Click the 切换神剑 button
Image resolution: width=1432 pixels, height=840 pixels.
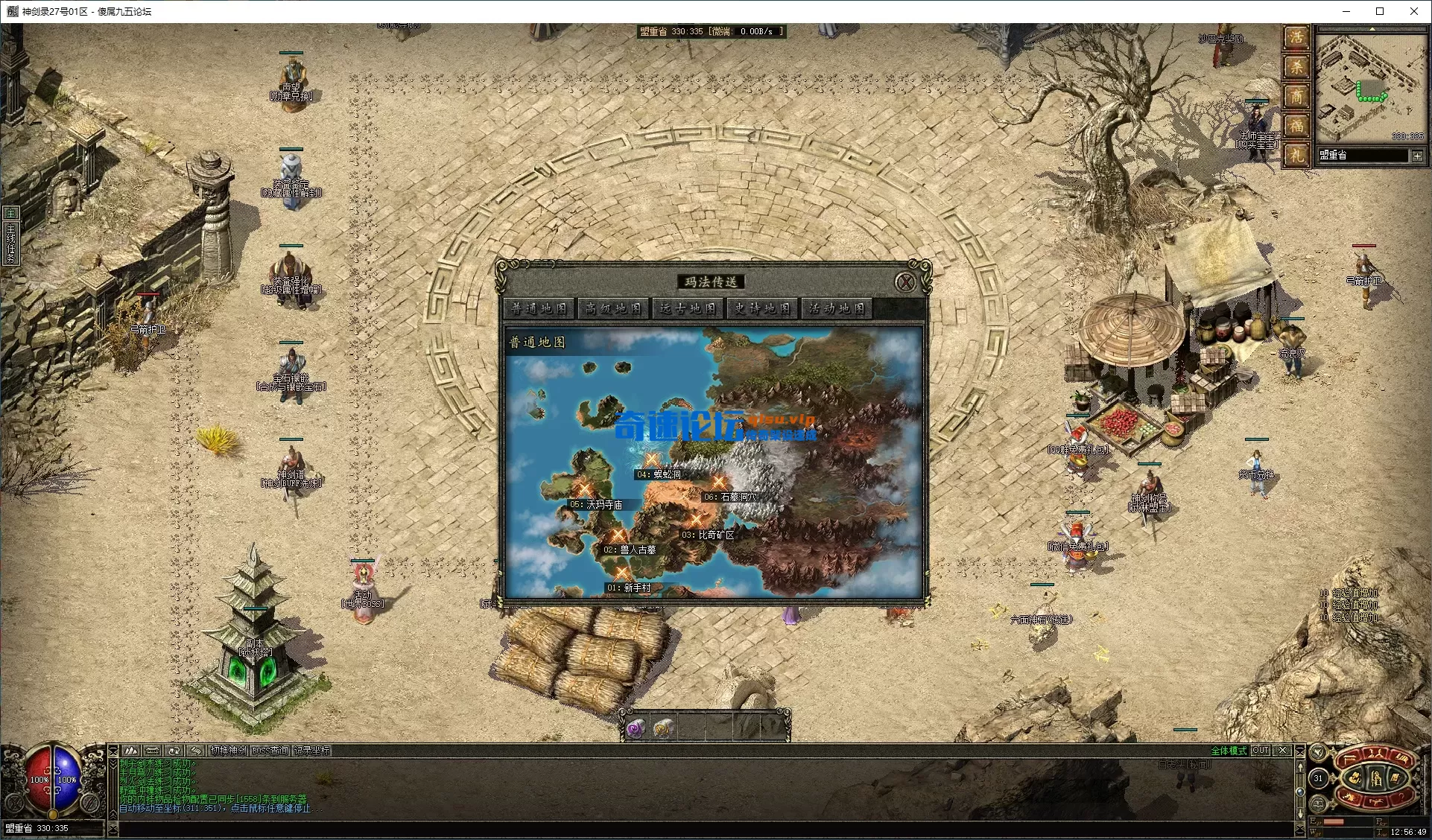(228, 751)
